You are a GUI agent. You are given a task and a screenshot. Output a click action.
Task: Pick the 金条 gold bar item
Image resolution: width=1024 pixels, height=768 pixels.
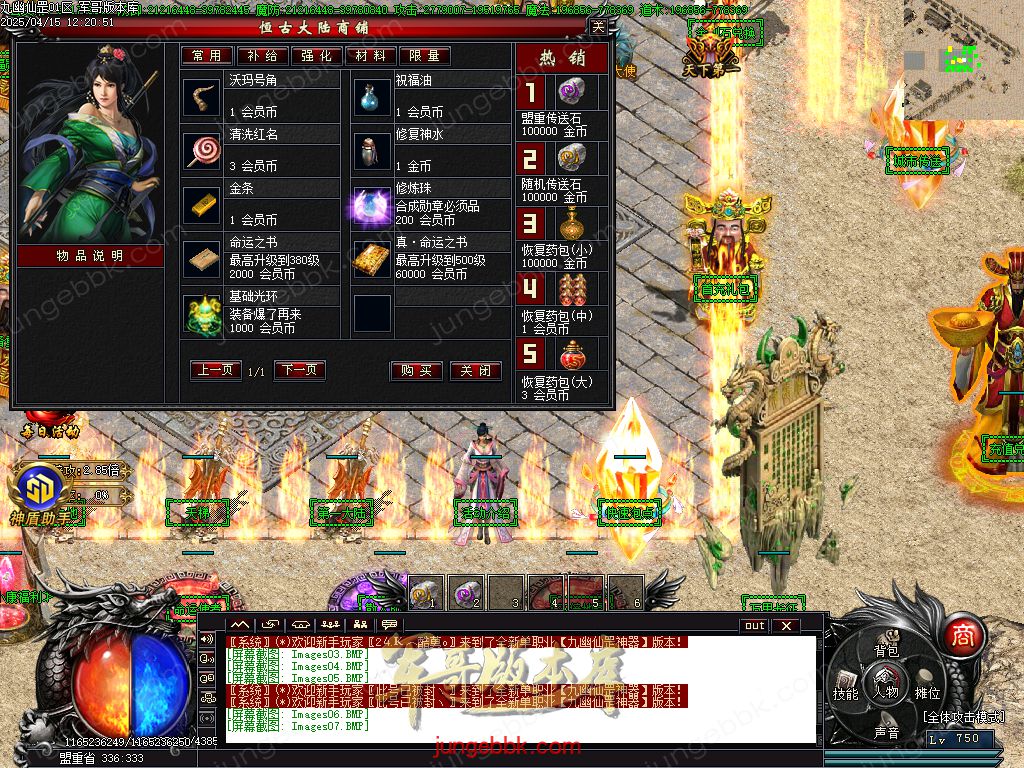point(203,206)
